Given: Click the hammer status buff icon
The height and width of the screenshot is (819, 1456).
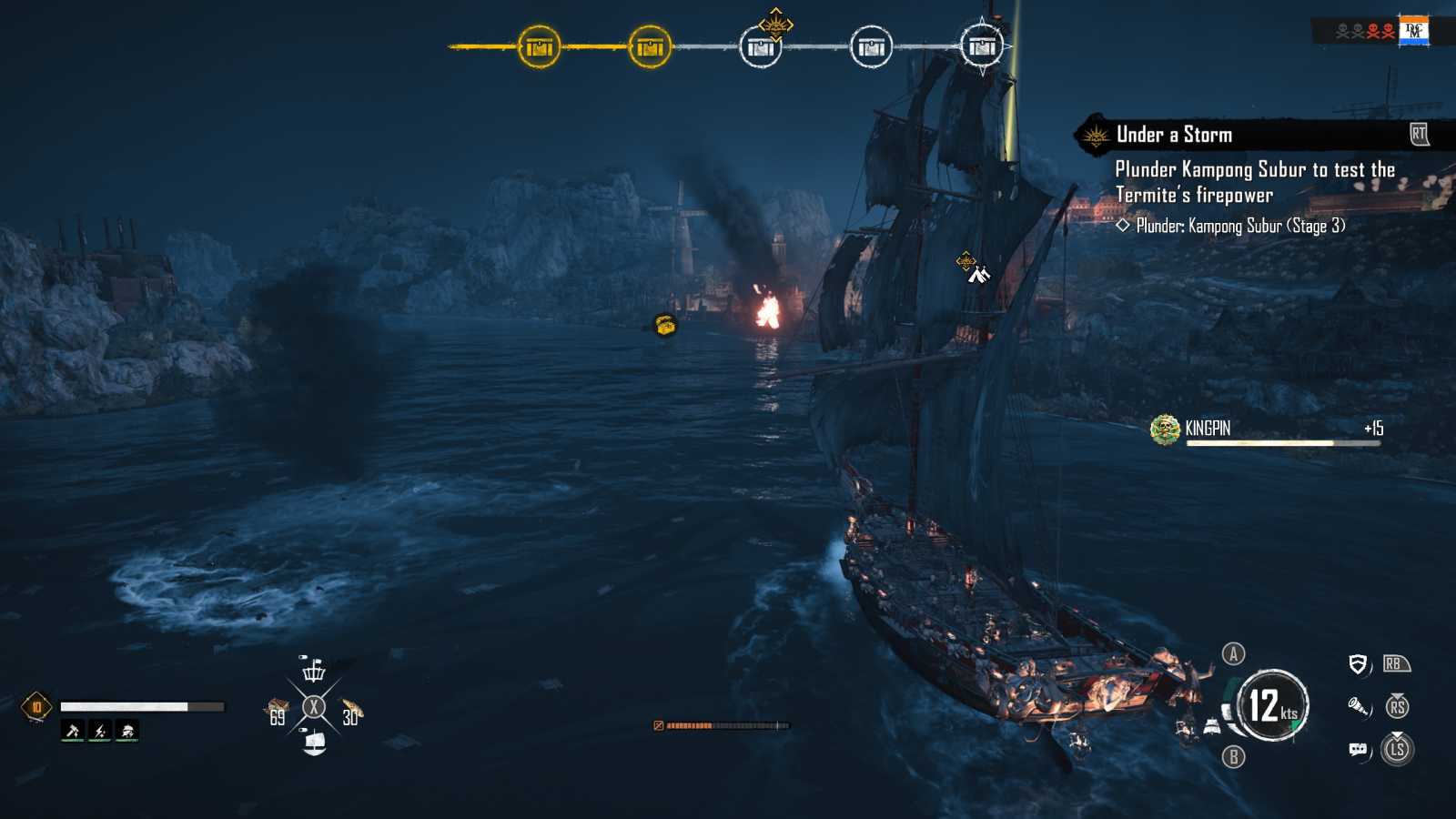Looking at the screenshot, I should coord(73,730).
